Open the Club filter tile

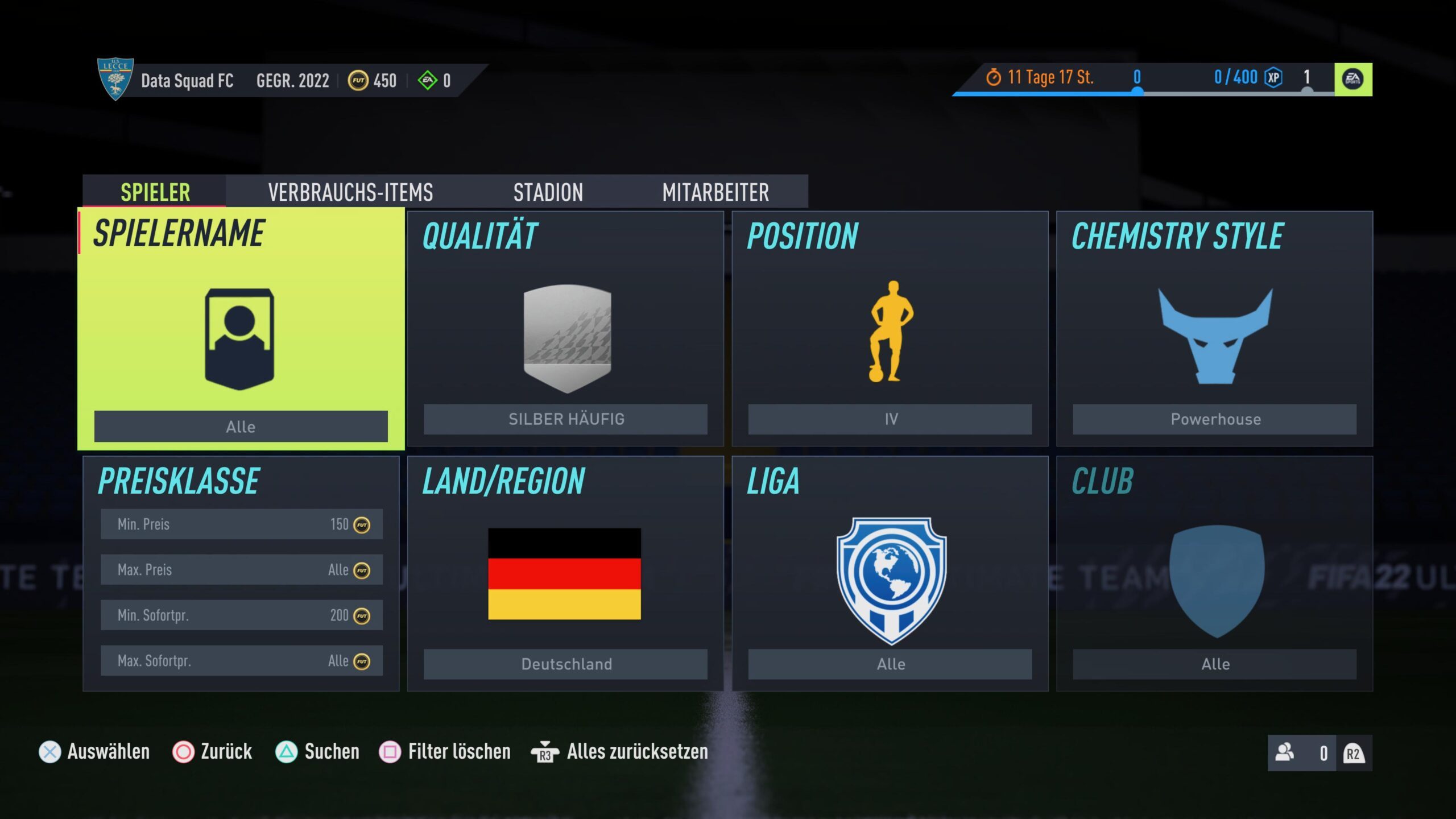pyautogui.click(x=1214, y=573)
